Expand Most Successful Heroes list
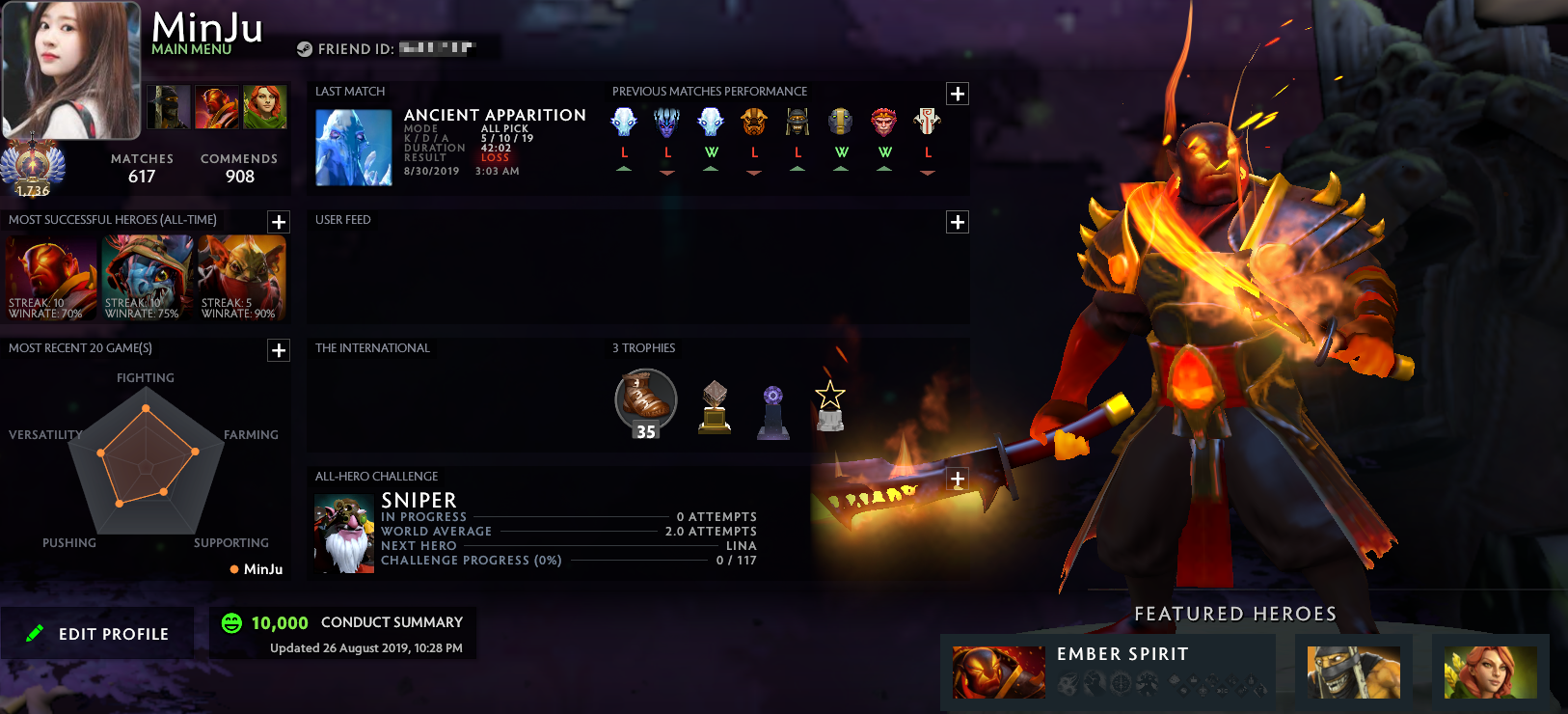Screen dimensions: 1568x714 pos(279,222)
